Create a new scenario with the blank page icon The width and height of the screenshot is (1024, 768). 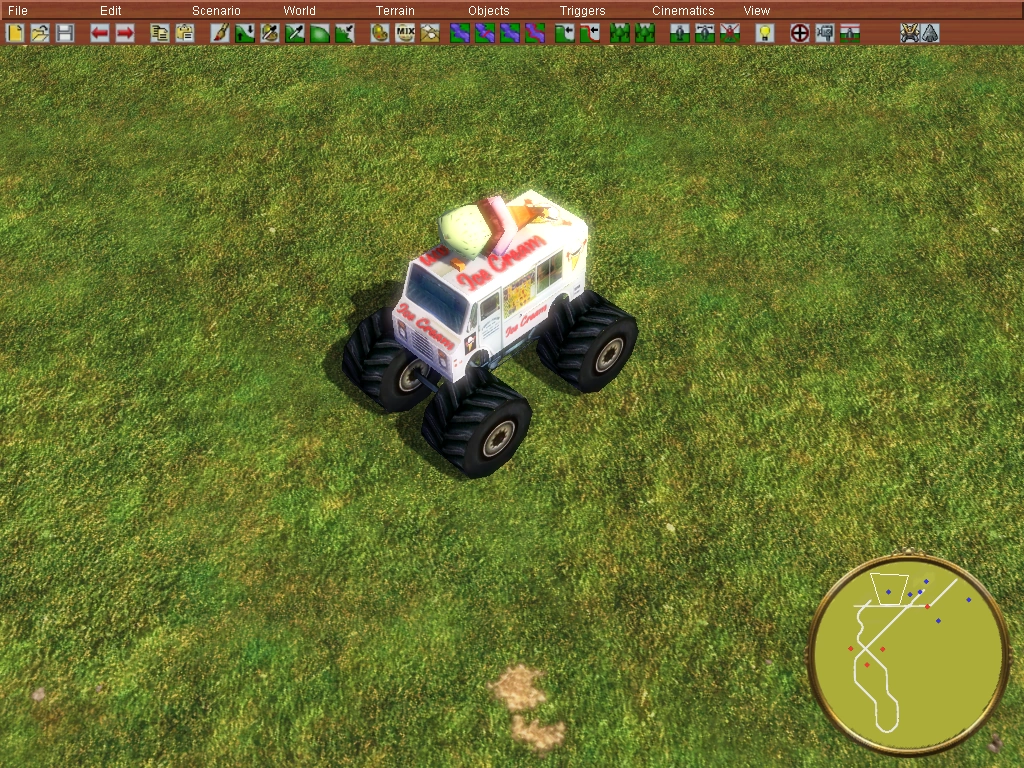[x=16, y=33]
